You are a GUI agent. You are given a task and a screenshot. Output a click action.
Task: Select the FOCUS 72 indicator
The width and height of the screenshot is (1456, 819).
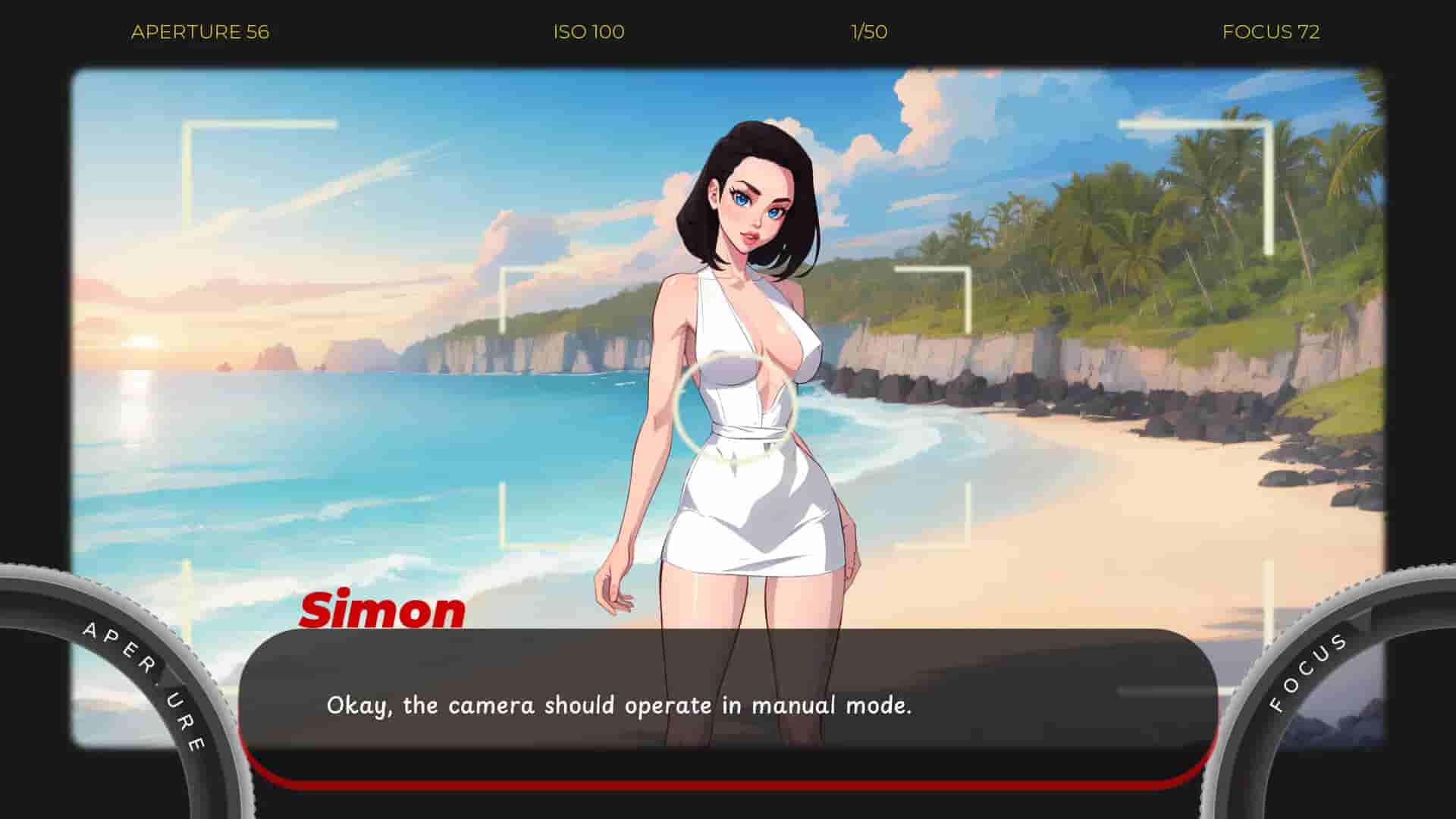[1270, 32]
